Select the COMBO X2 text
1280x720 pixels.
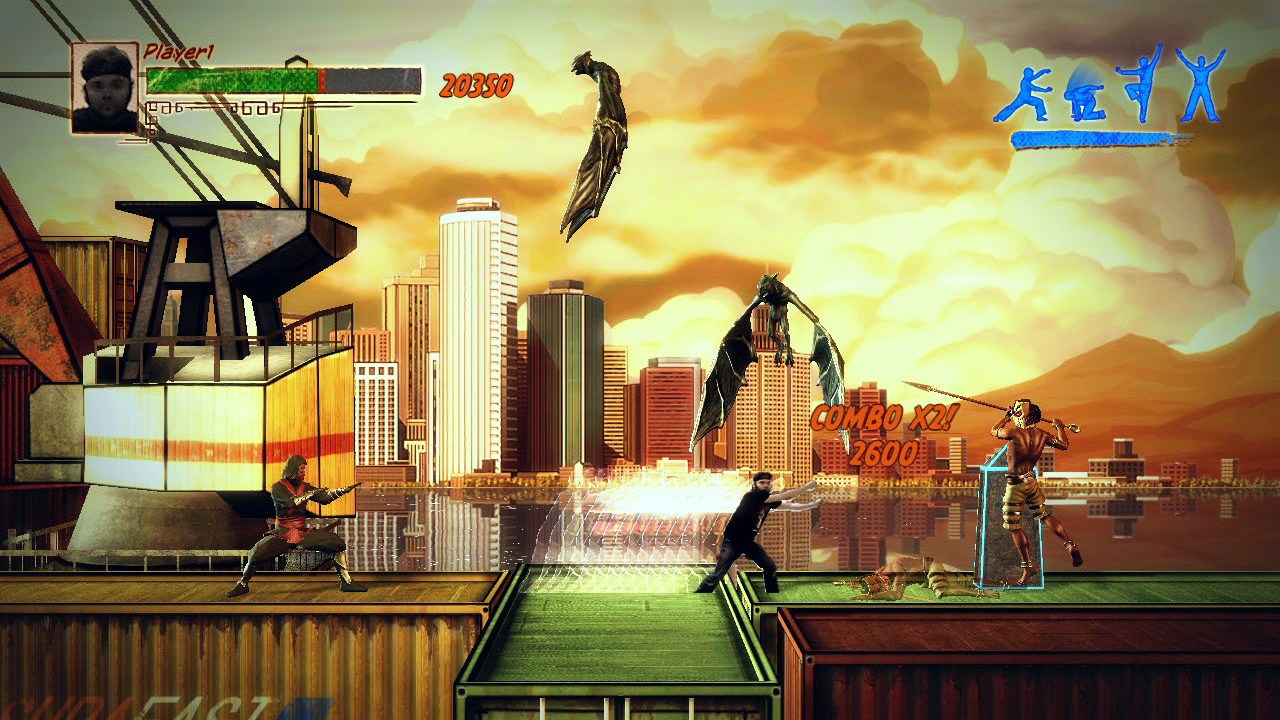[868, 422]
